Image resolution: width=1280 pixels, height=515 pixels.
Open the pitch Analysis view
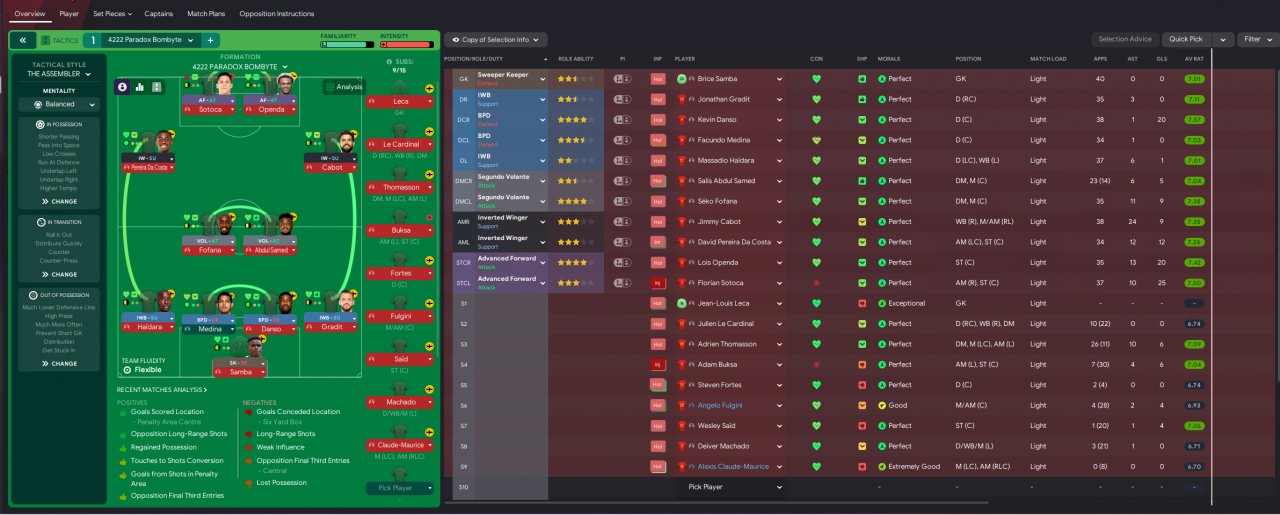(x=343, y=87)
